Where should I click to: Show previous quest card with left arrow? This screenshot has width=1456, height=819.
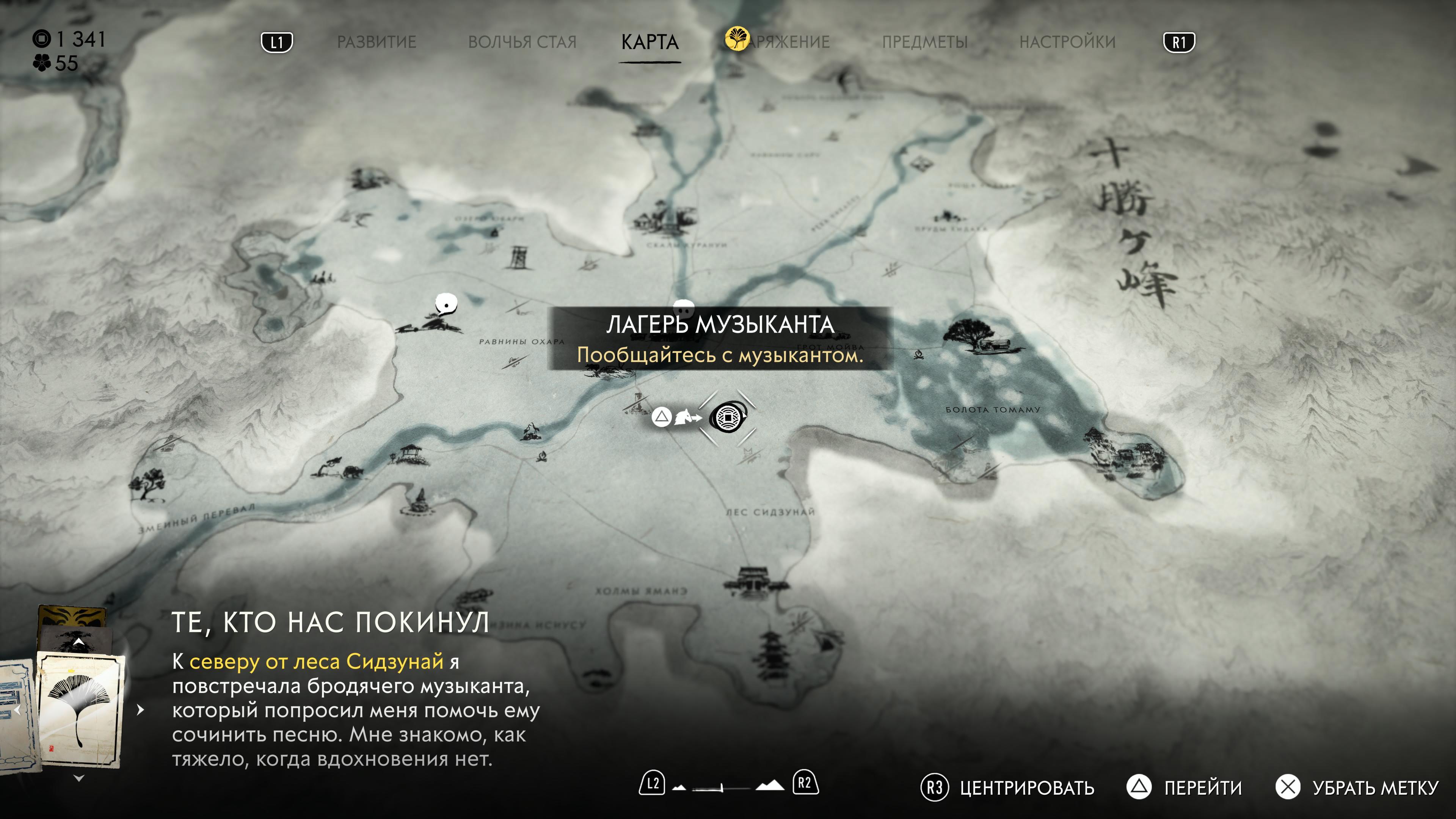click(x=17, y=710)
